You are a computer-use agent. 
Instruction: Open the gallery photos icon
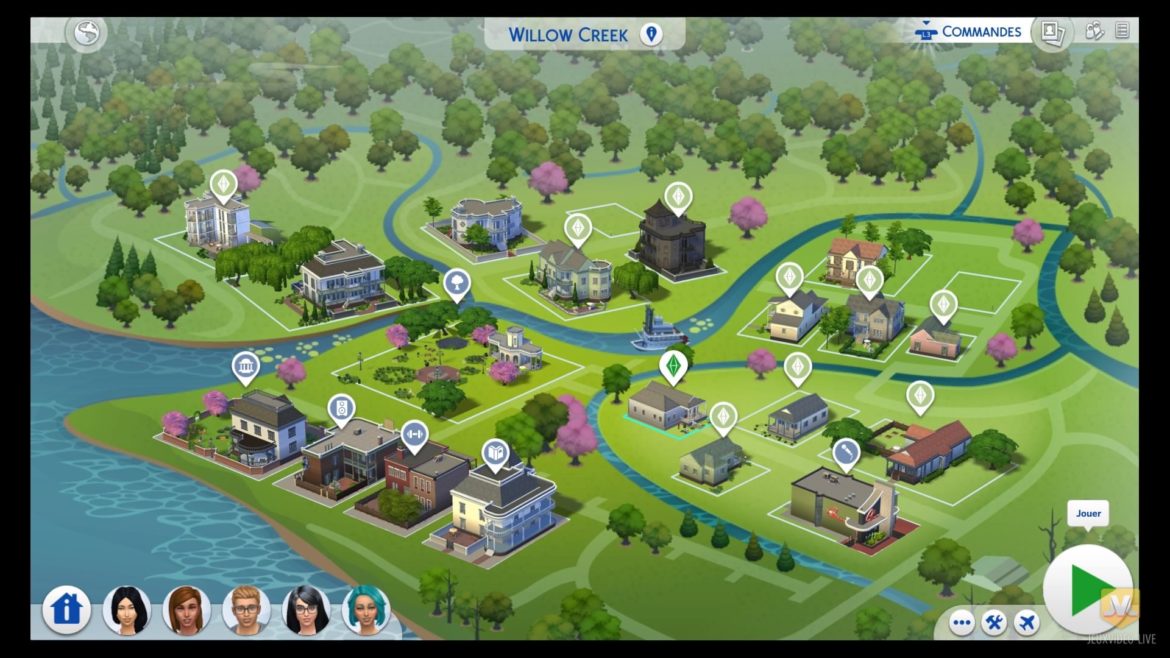coord(1051,32)
